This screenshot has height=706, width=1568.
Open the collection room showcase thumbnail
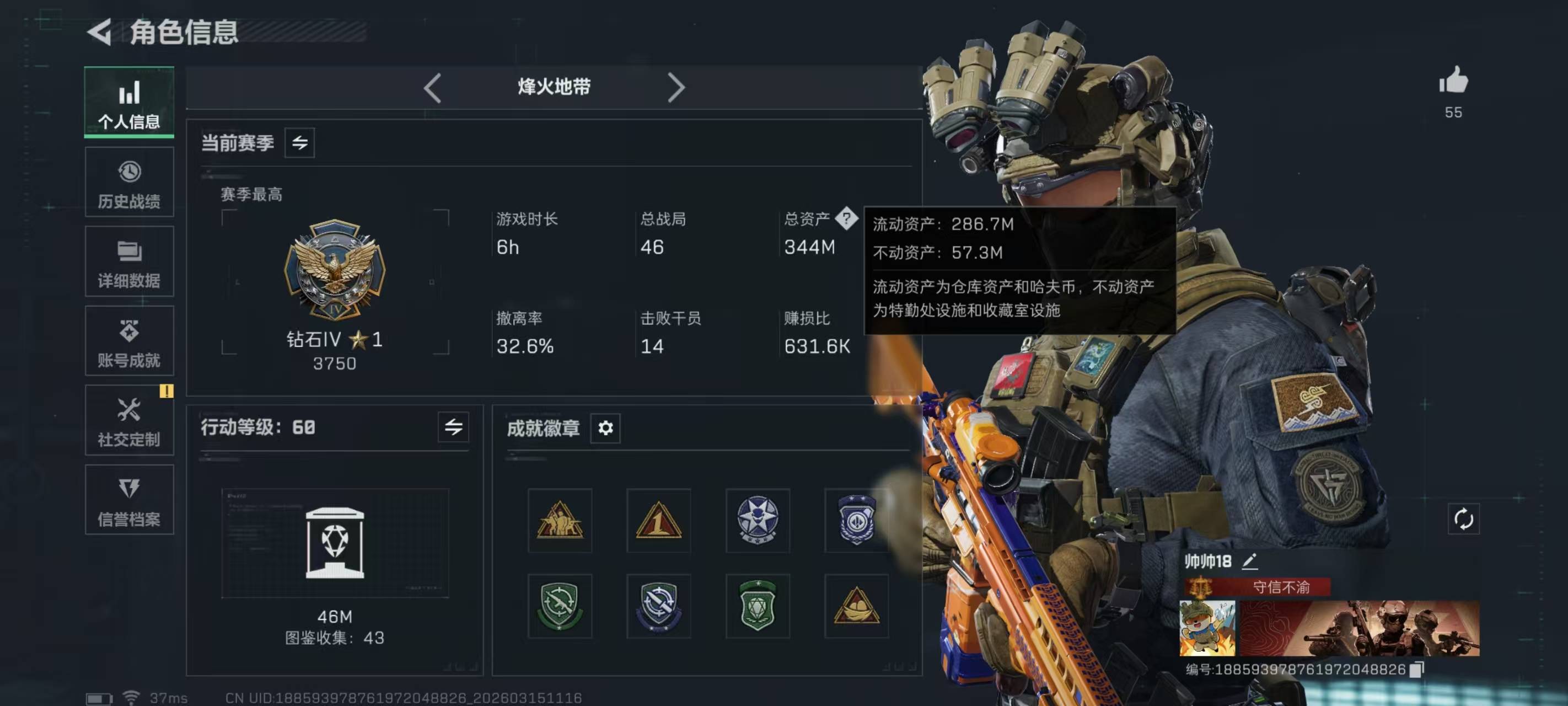click(x=335, y=542)
